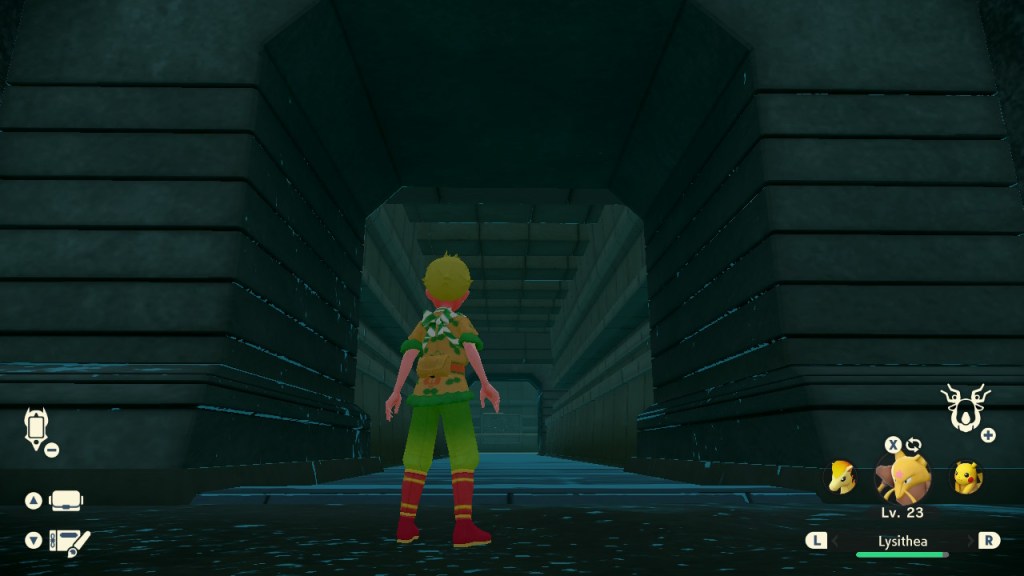Open the crafting kit icon
Image resolution: width=1024 pixels, height=576 pixels.
69,541
